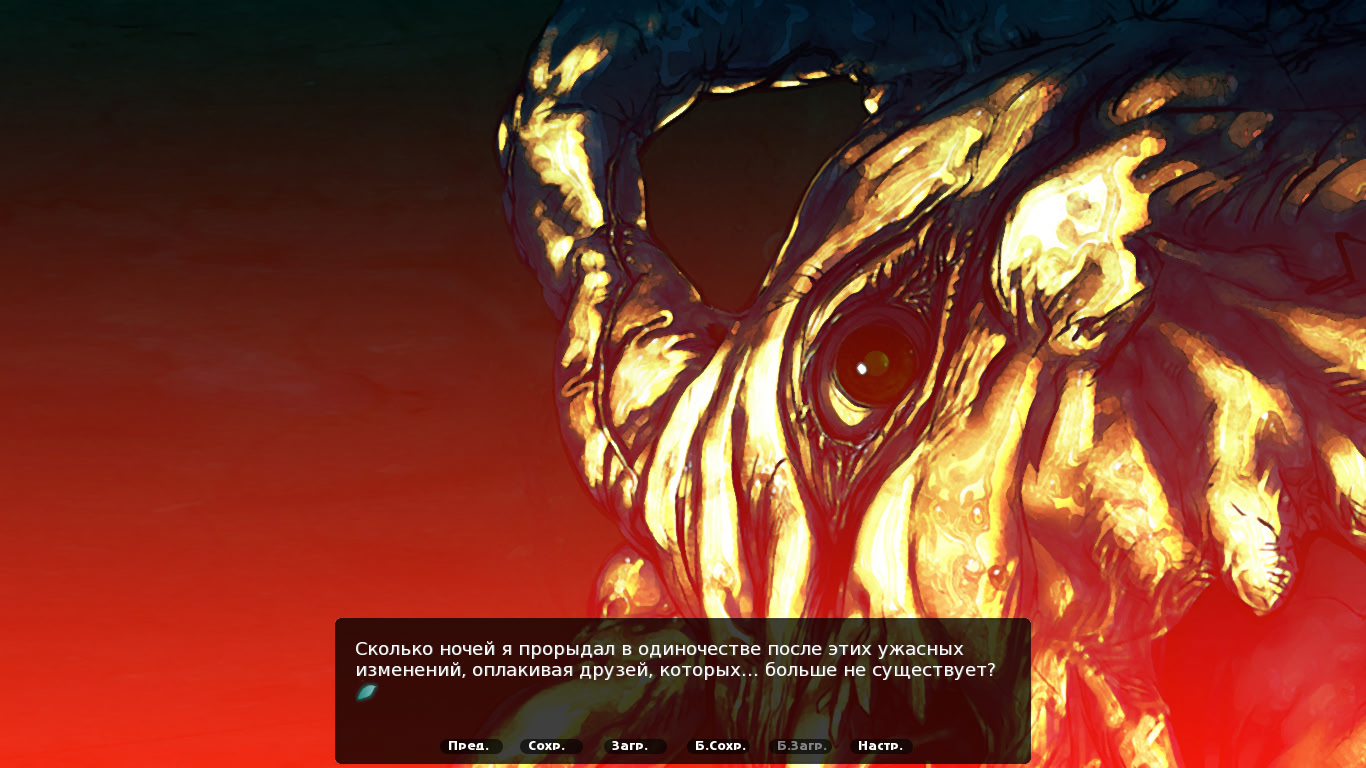1366x768 pixels.
Task: Click the word Сколько in the dialogue
Action: (393, 647)
